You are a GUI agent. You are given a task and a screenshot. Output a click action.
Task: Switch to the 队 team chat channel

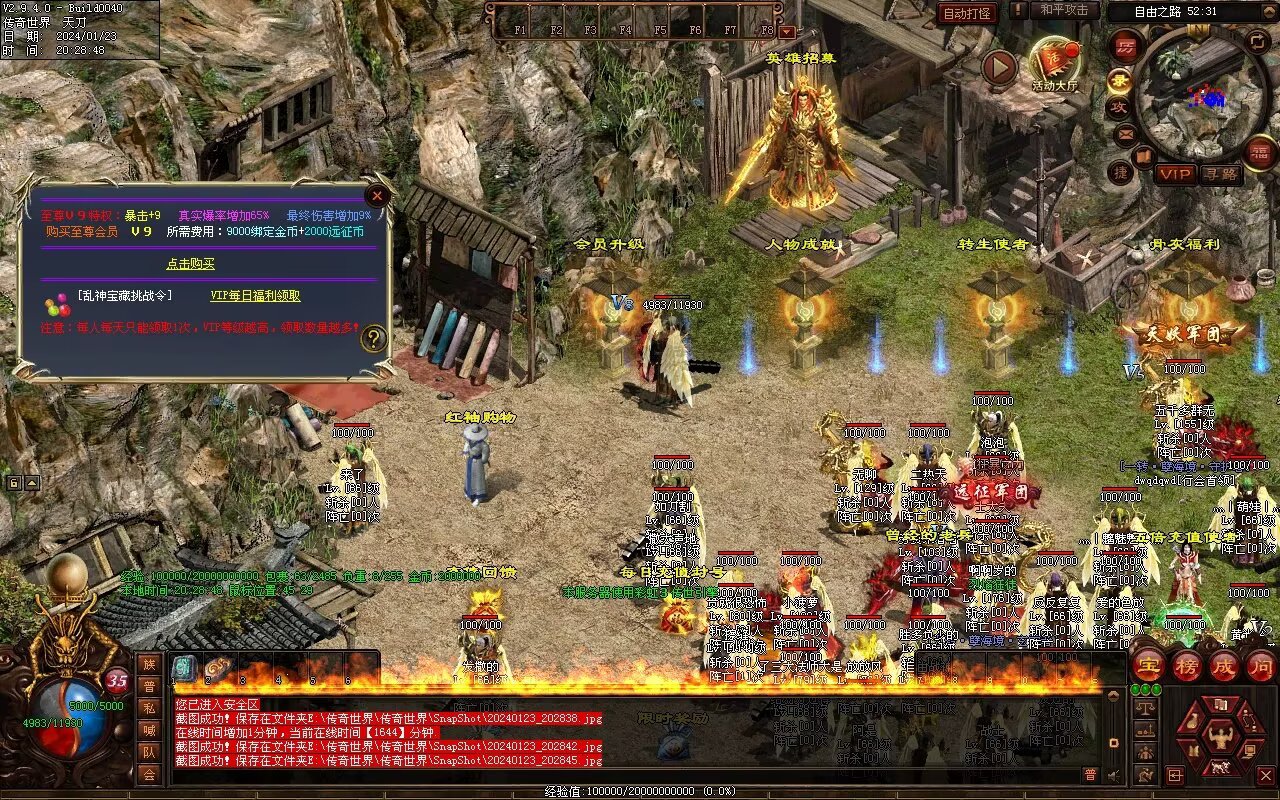tap(149, 752)
